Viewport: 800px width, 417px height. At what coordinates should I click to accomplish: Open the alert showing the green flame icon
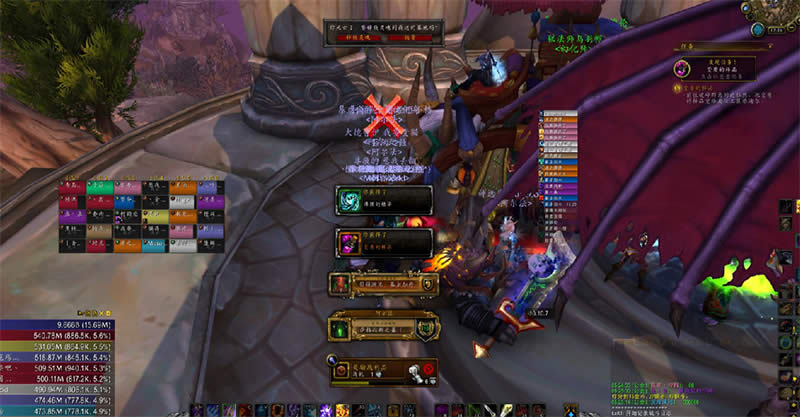click(383, 327)
